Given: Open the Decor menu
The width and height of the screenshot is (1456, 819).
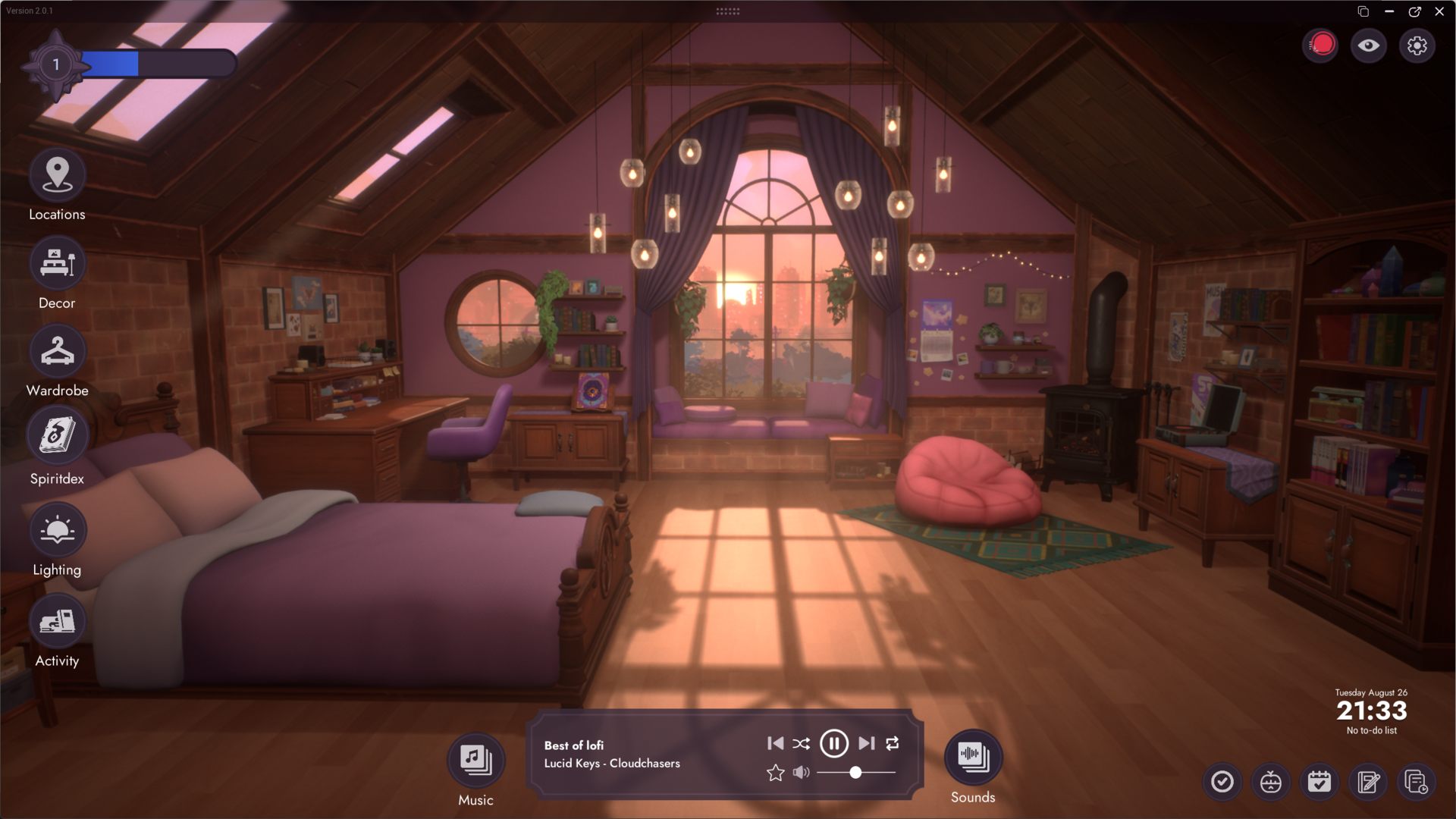Looking at the screenshot, I should coord(57,264).
